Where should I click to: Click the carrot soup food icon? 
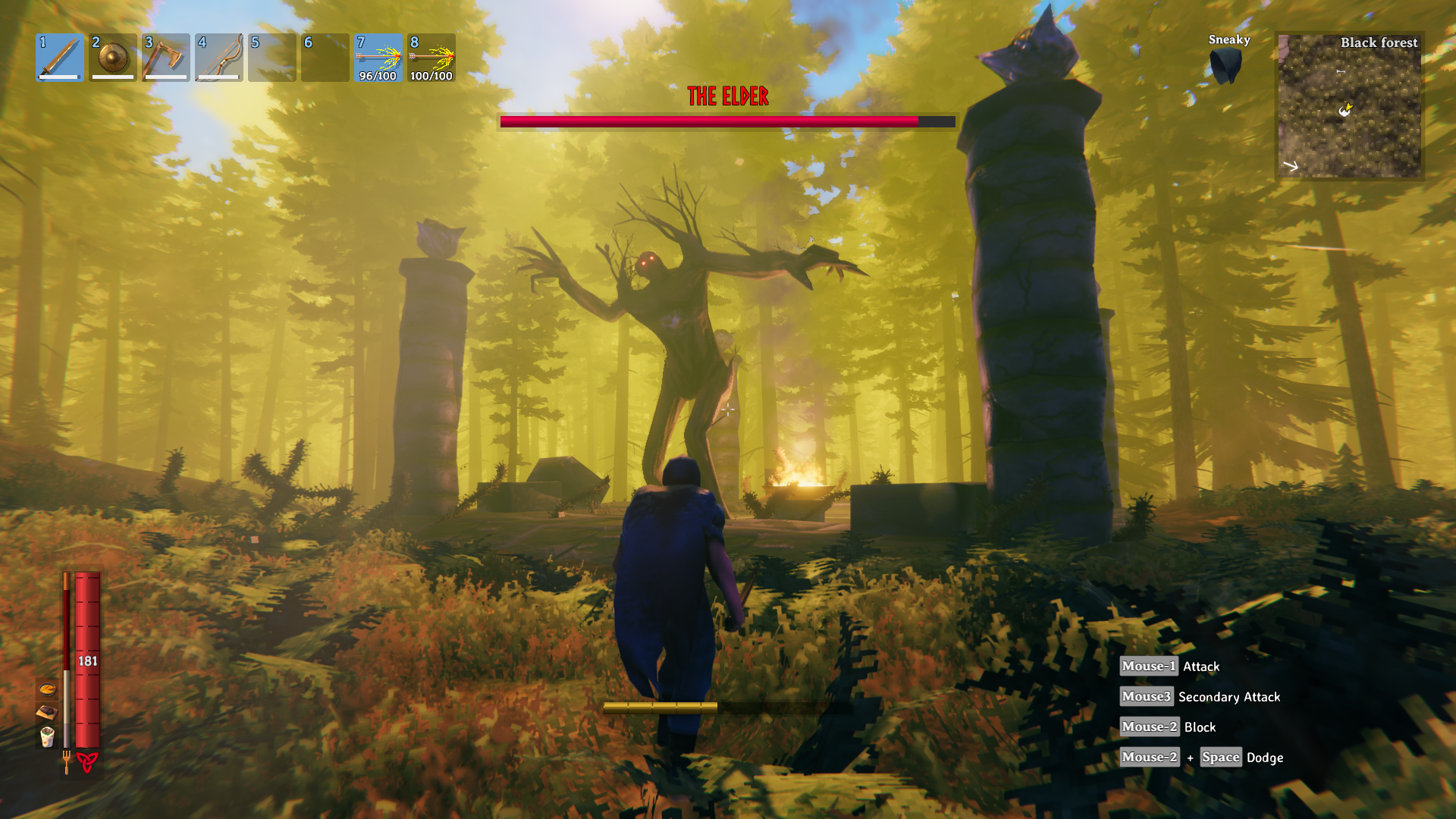point(47,689)
